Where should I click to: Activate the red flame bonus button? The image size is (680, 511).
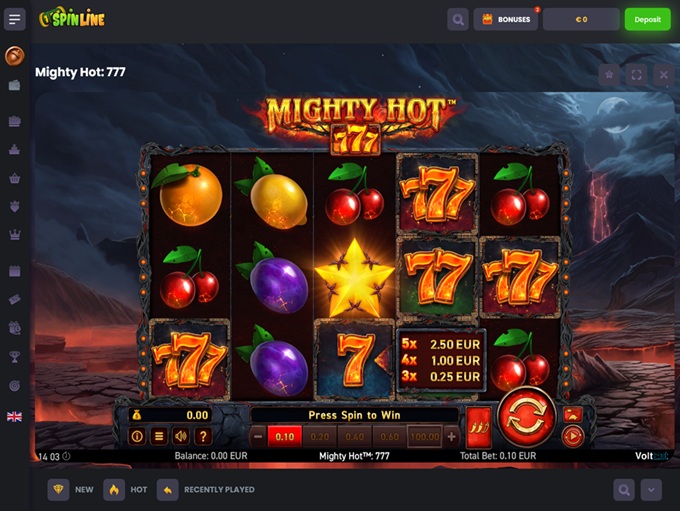tap(478, 423)
